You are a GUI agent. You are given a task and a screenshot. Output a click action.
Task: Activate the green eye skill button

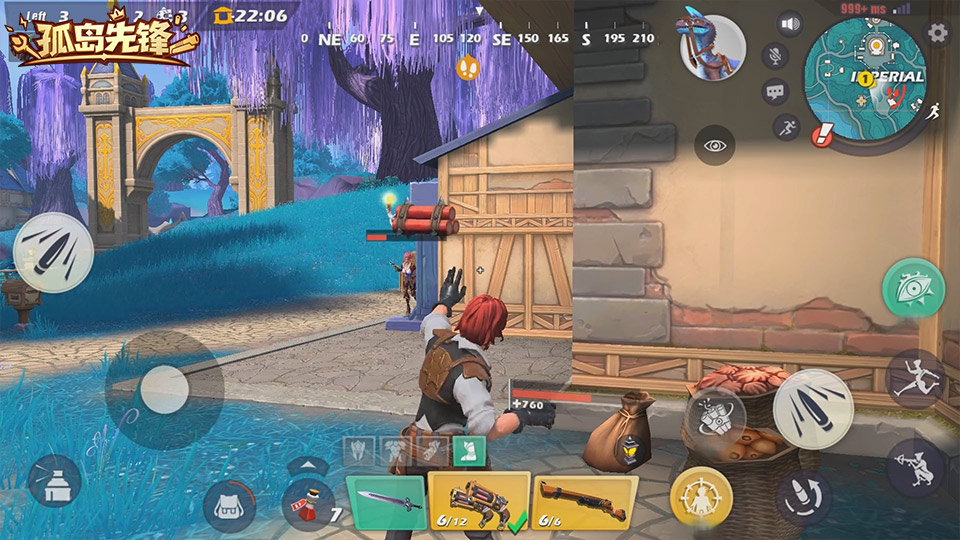click(x=914, y=288)
